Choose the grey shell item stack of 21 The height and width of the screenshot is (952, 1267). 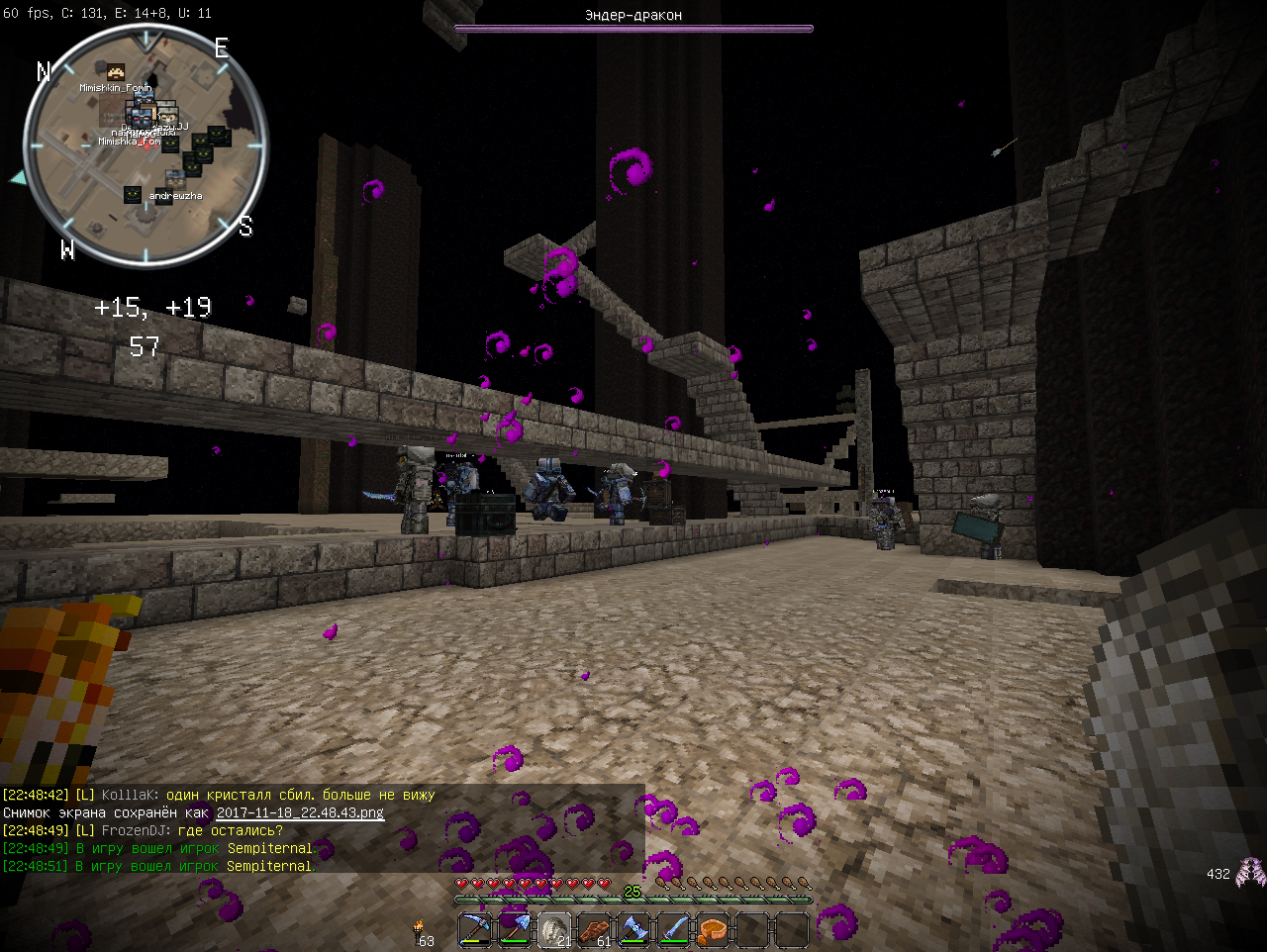pyautogui.click(x=554, y=930)
